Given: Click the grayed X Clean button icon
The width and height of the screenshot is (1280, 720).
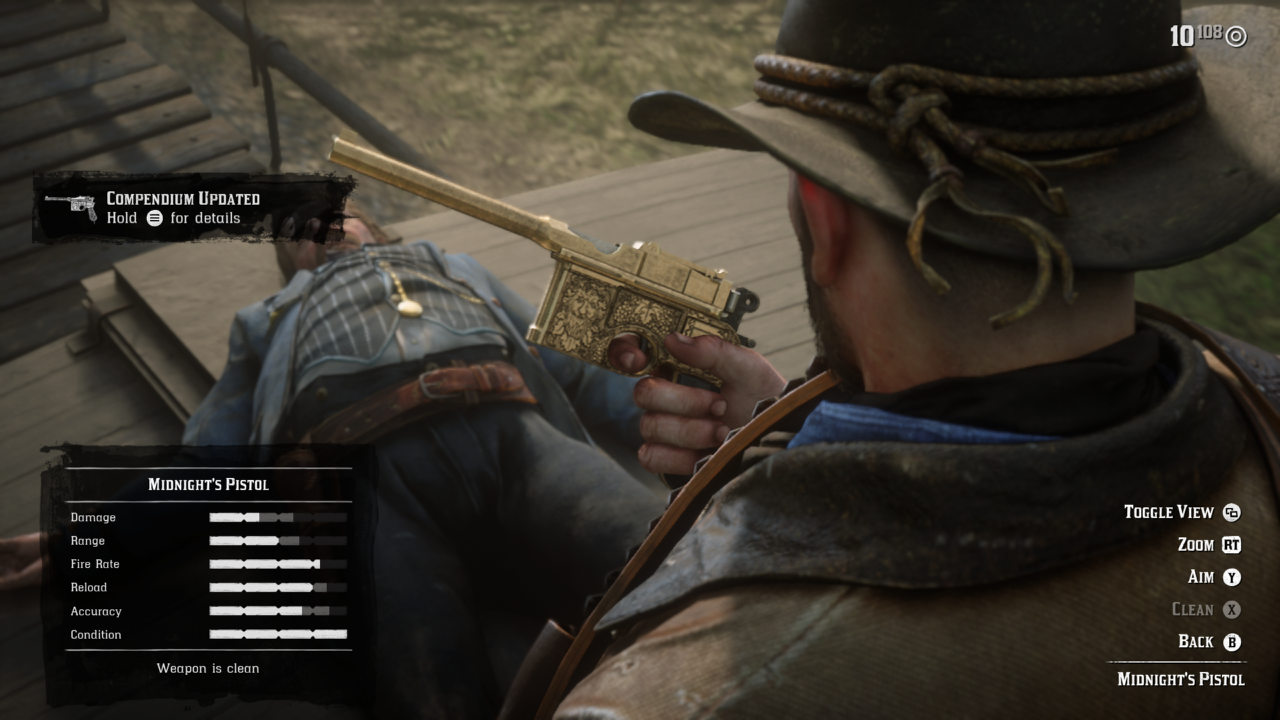Looking at the screenshot, I should point(1232,609).
